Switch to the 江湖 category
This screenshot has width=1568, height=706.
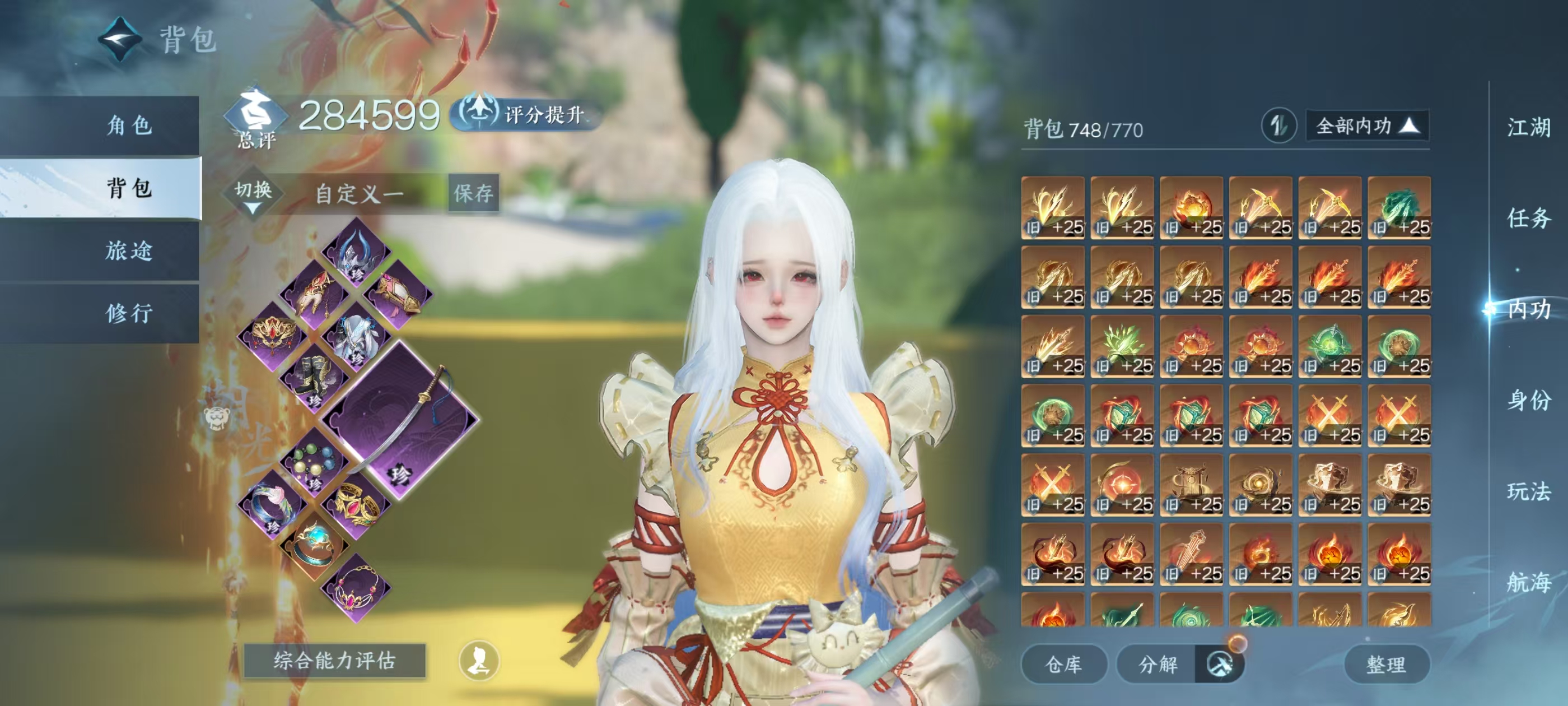(1528, 128)
